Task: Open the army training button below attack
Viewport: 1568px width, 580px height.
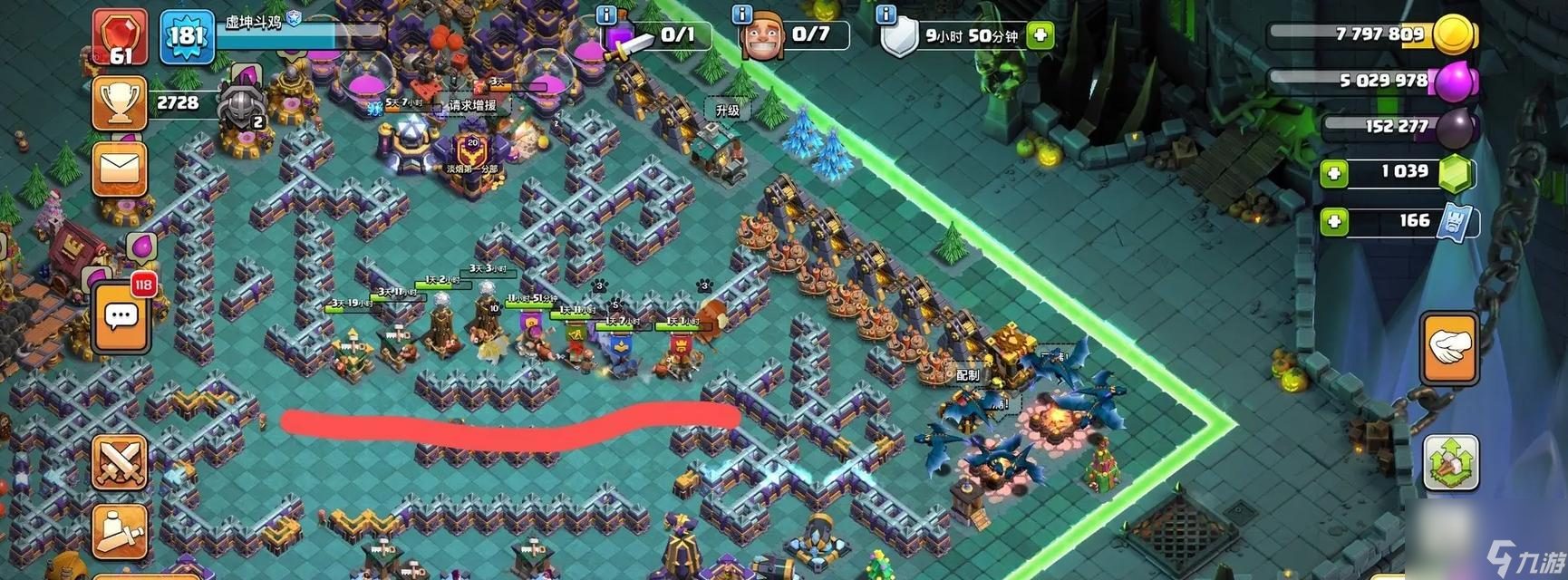Action: 120,531
